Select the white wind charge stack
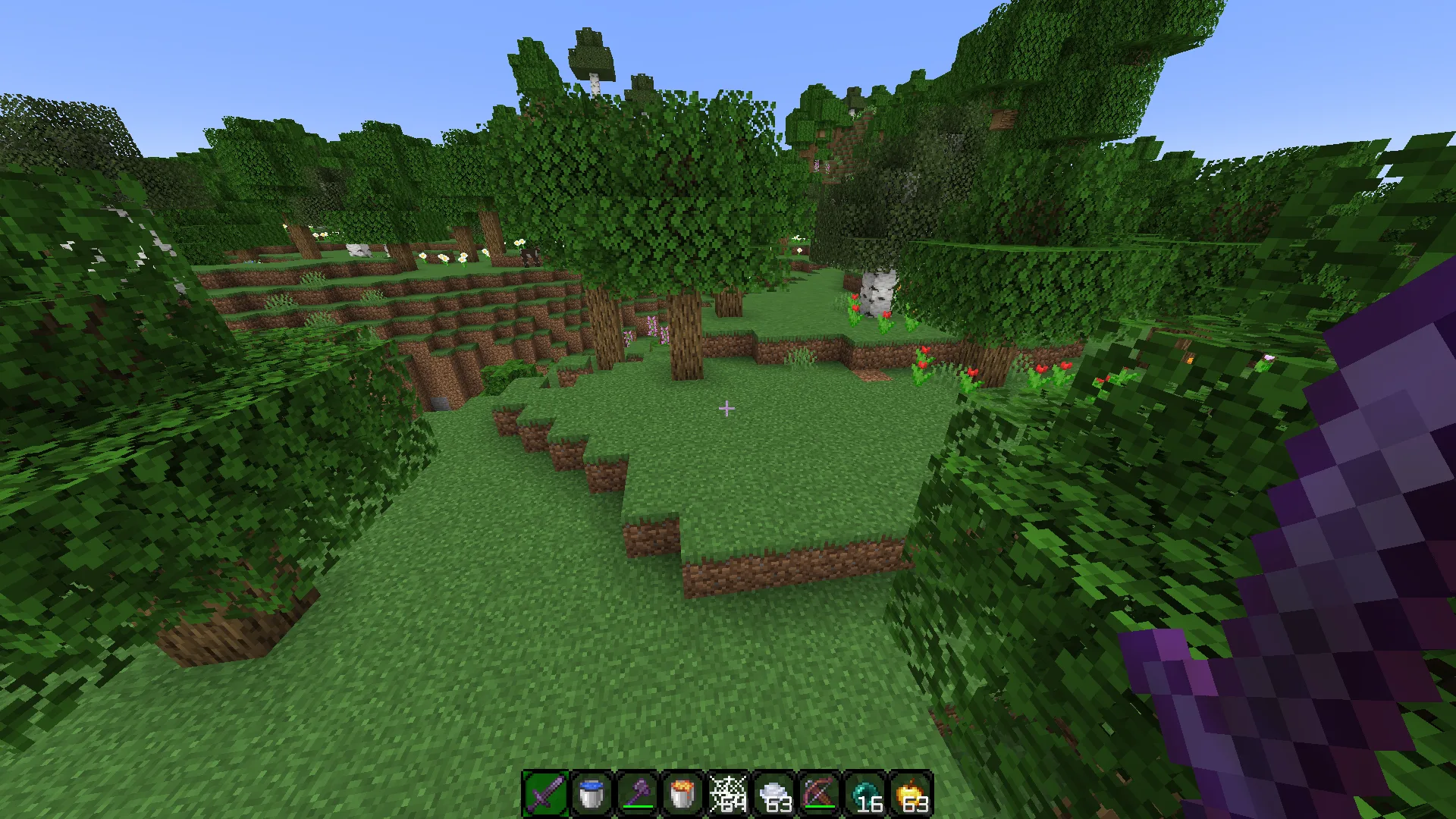The image size is (1456, 819). 773,795
